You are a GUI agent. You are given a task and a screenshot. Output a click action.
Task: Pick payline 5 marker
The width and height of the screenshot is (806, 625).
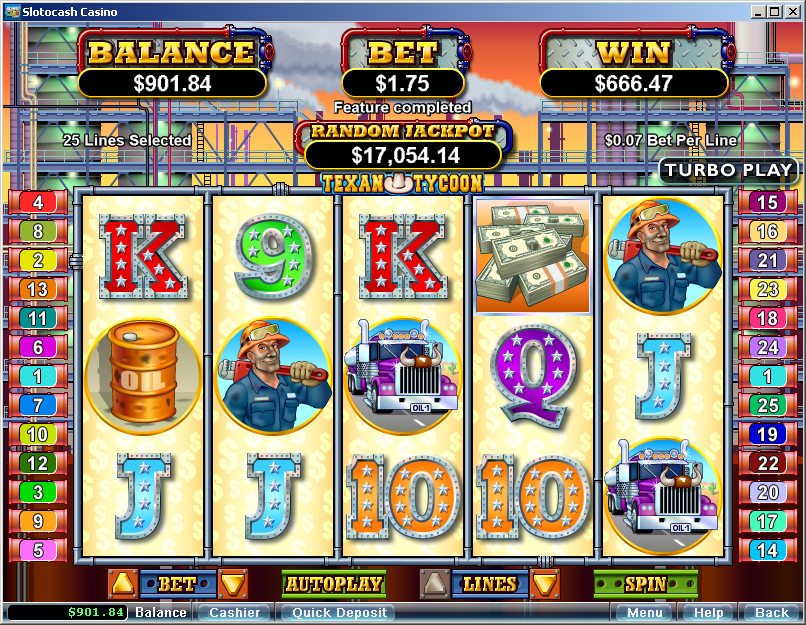coord(38,550)
